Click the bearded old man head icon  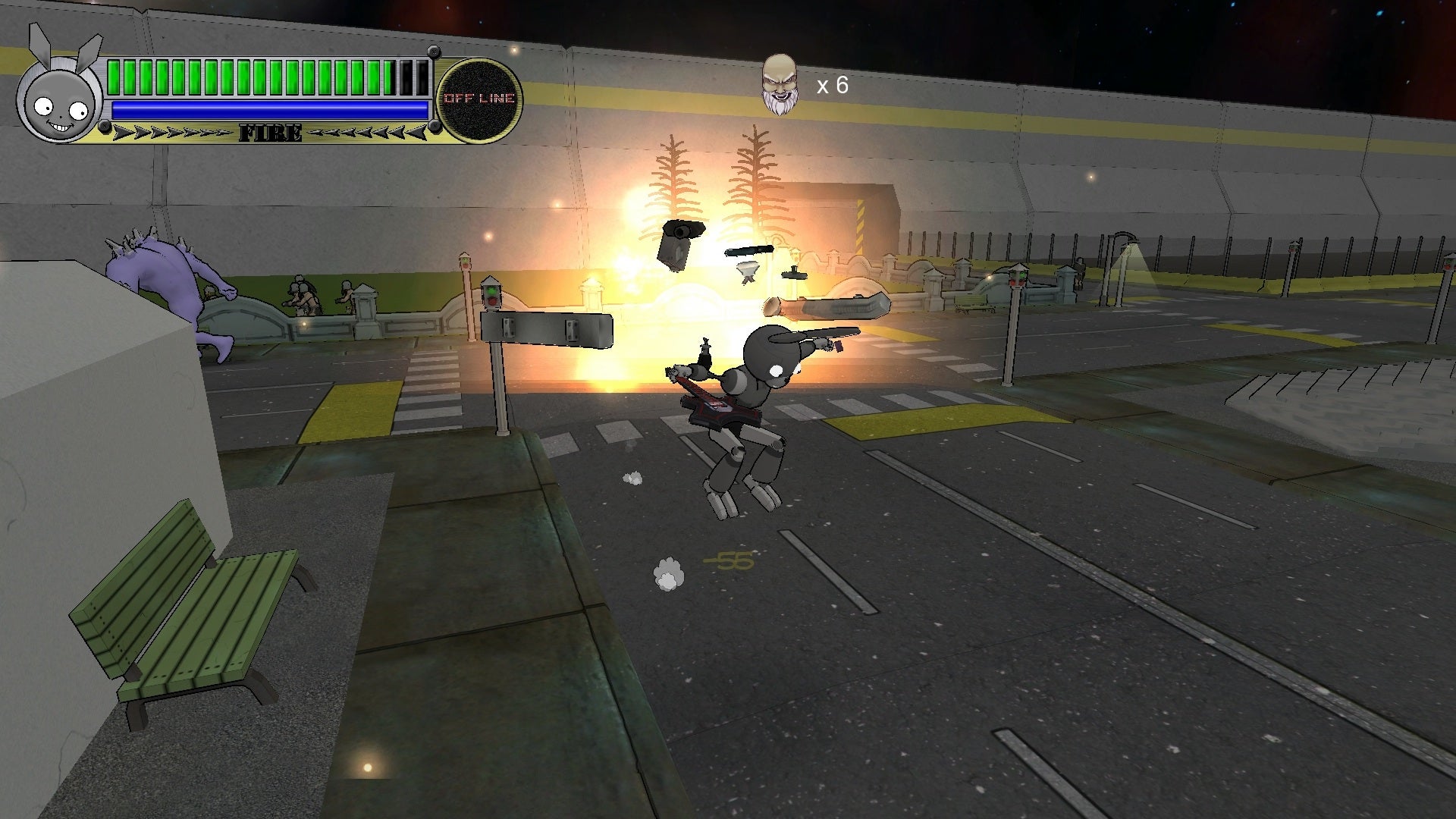point(780,85)
